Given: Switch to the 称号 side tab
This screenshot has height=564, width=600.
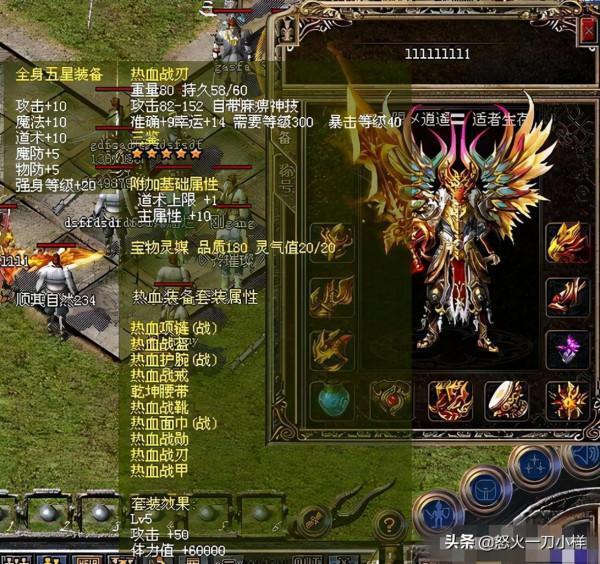Looking at the screenshot, I should (286, 180).
